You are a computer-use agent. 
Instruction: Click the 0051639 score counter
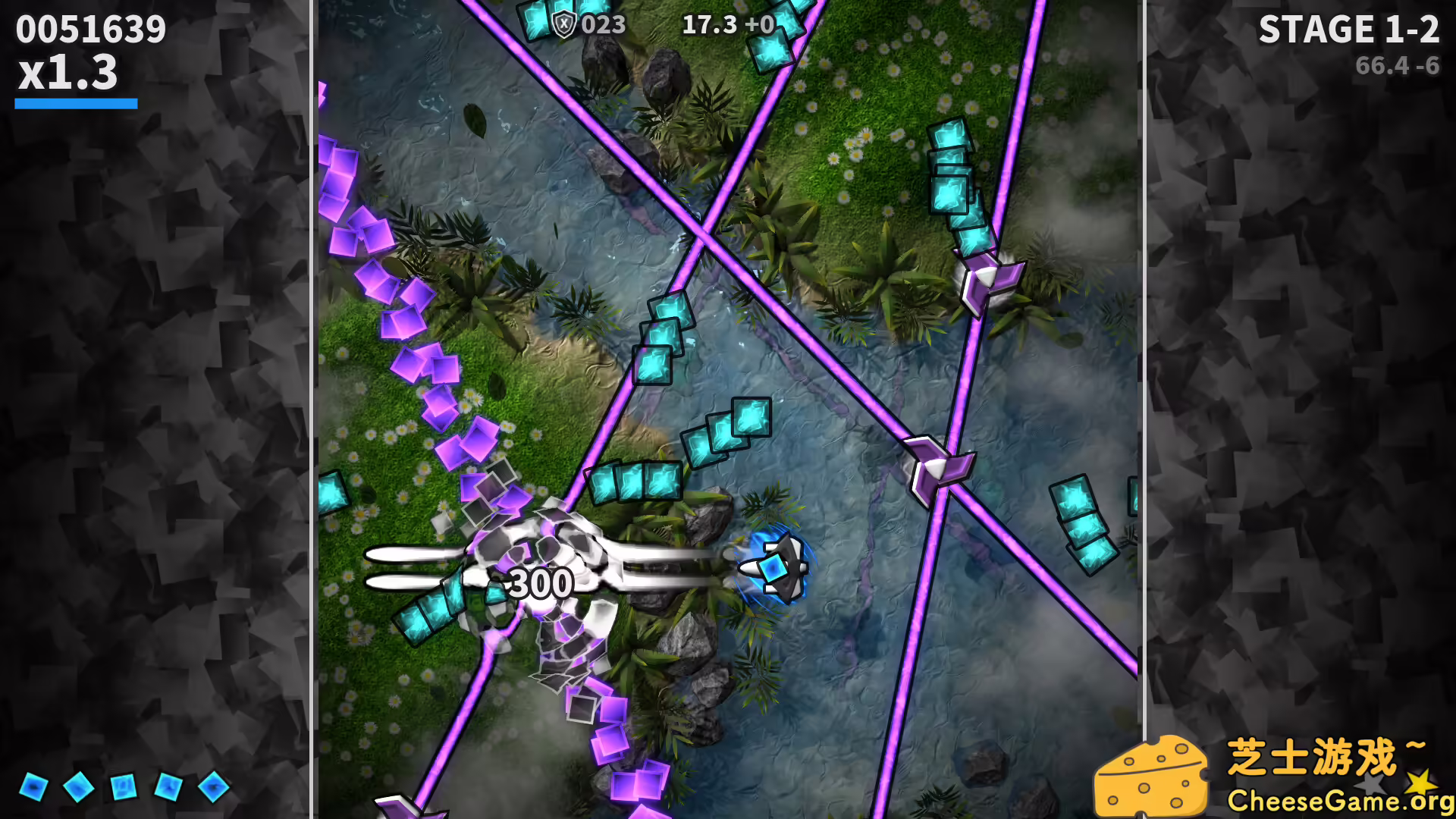(x=89, y=29)
